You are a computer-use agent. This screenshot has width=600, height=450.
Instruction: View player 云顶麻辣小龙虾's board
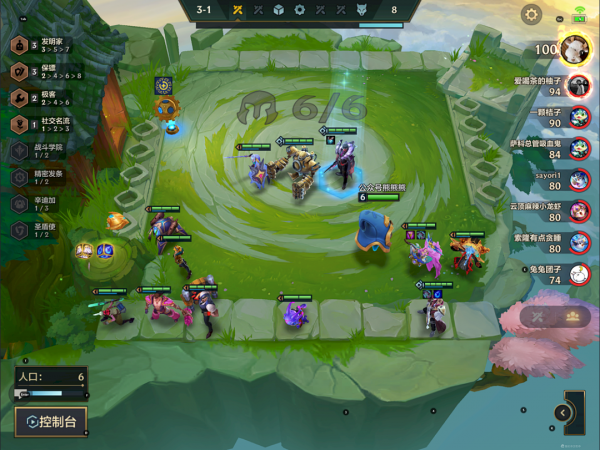click(578, 212)
